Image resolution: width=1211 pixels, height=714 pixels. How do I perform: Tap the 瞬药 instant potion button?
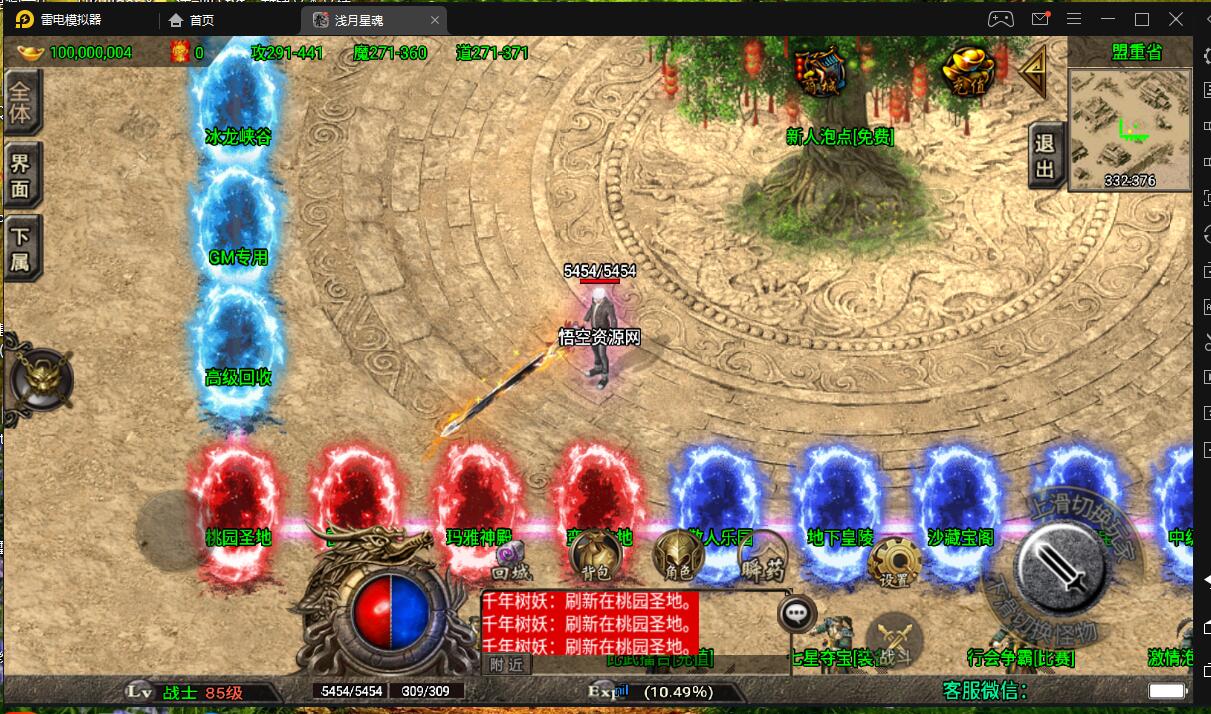point(762,562)
